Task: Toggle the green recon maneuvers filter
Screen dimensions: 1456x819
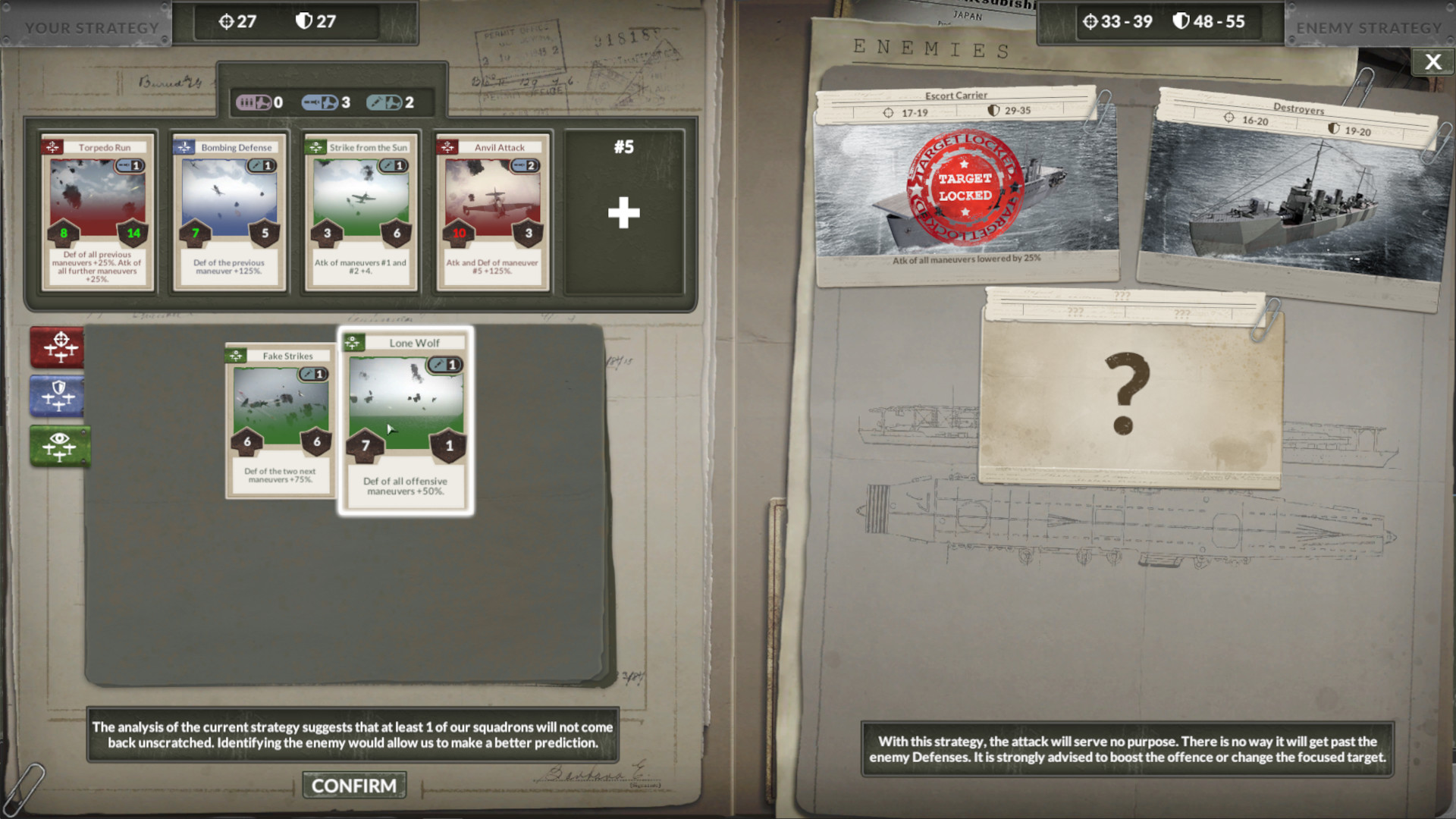Action: point(59,446)
